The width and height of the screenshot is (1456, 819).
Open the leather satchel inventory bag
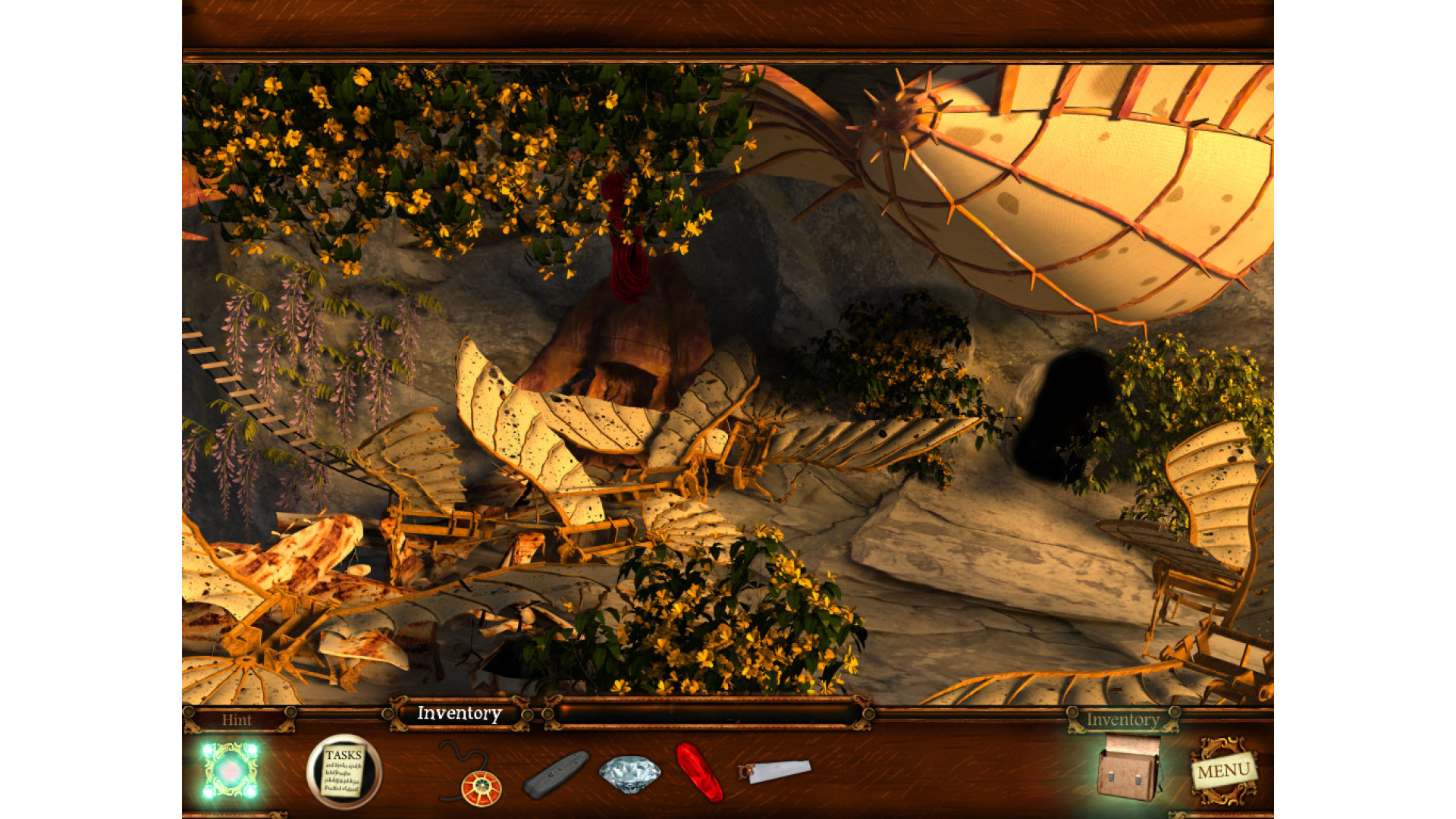pyautogui.click(x=1128, y=768)
